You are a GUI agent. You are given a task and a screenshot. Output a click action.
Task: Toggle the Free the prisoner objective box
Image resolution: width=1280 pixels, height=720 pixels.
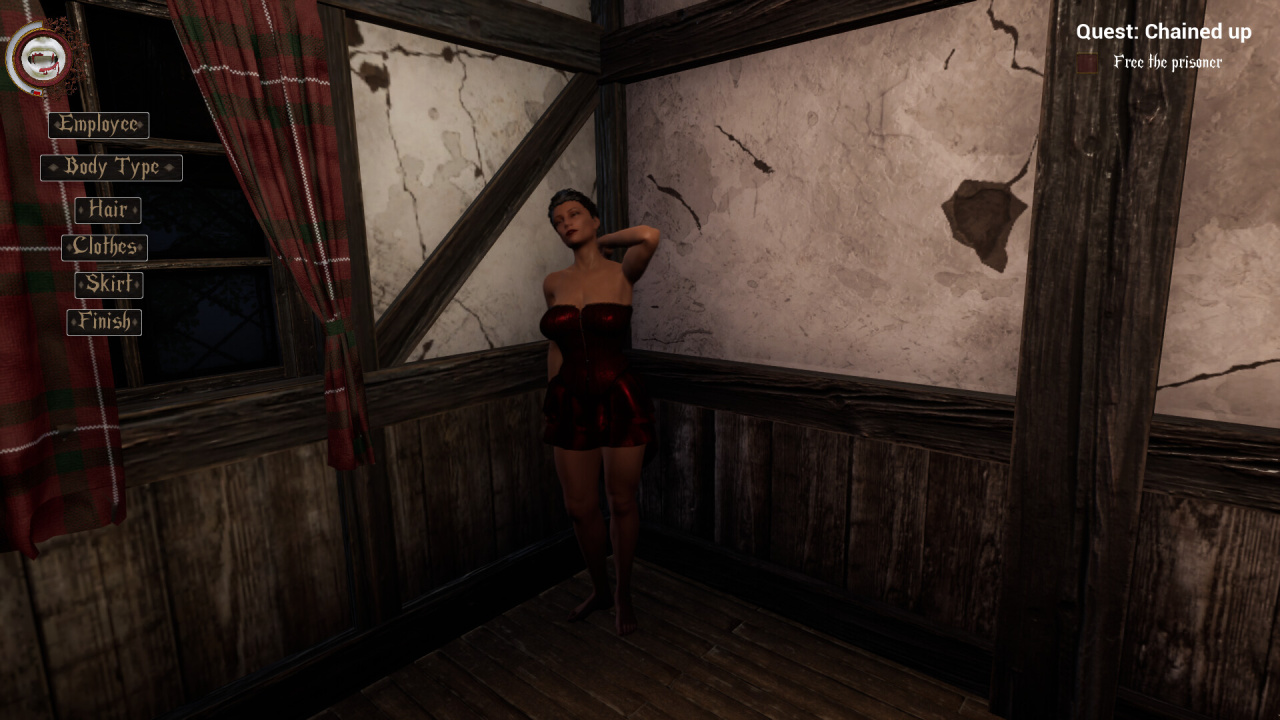pyautogui.click(x=1088, y=63)
